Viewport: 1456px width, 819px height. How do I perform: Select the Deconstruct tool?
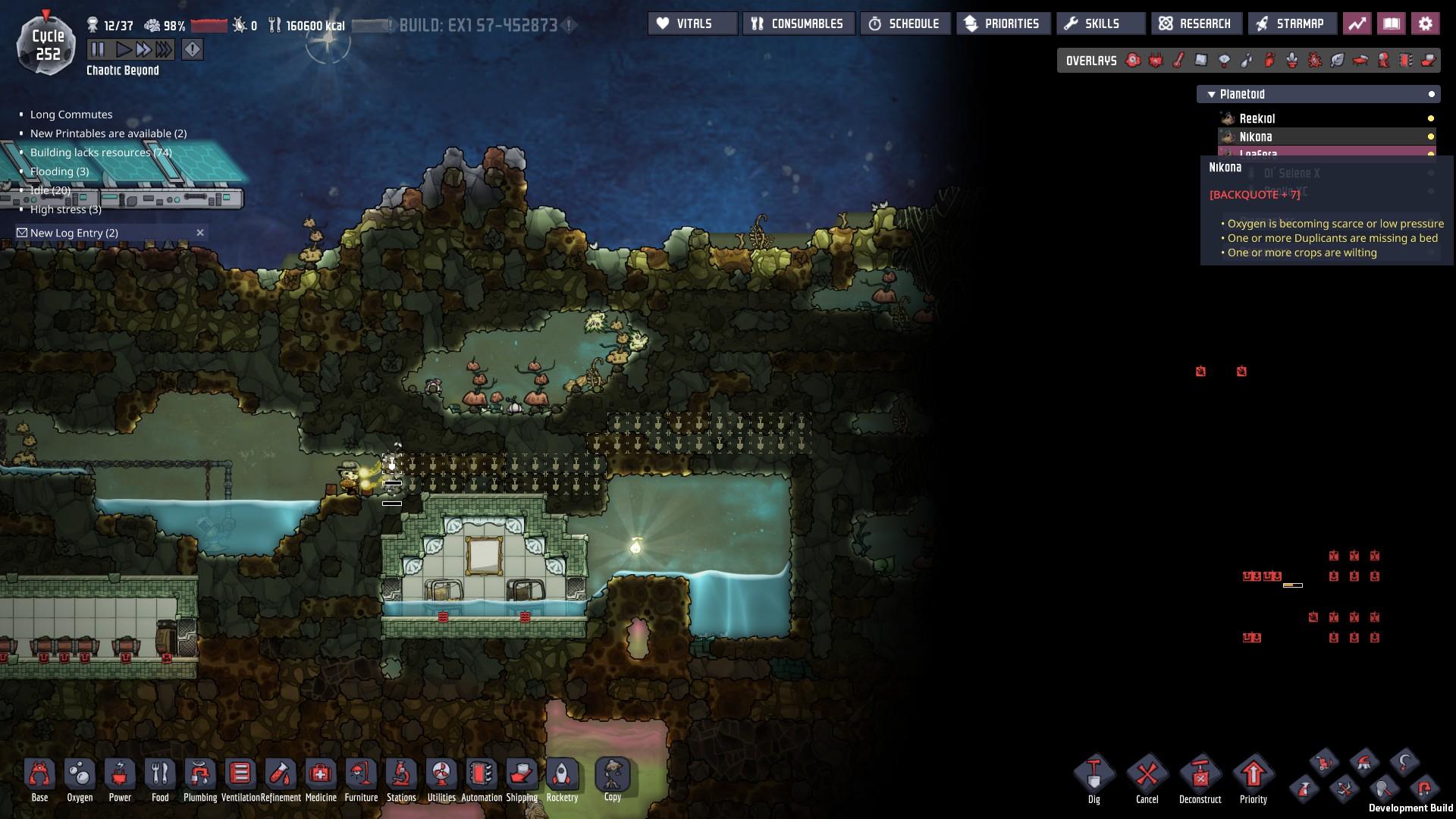(1200, 777)
